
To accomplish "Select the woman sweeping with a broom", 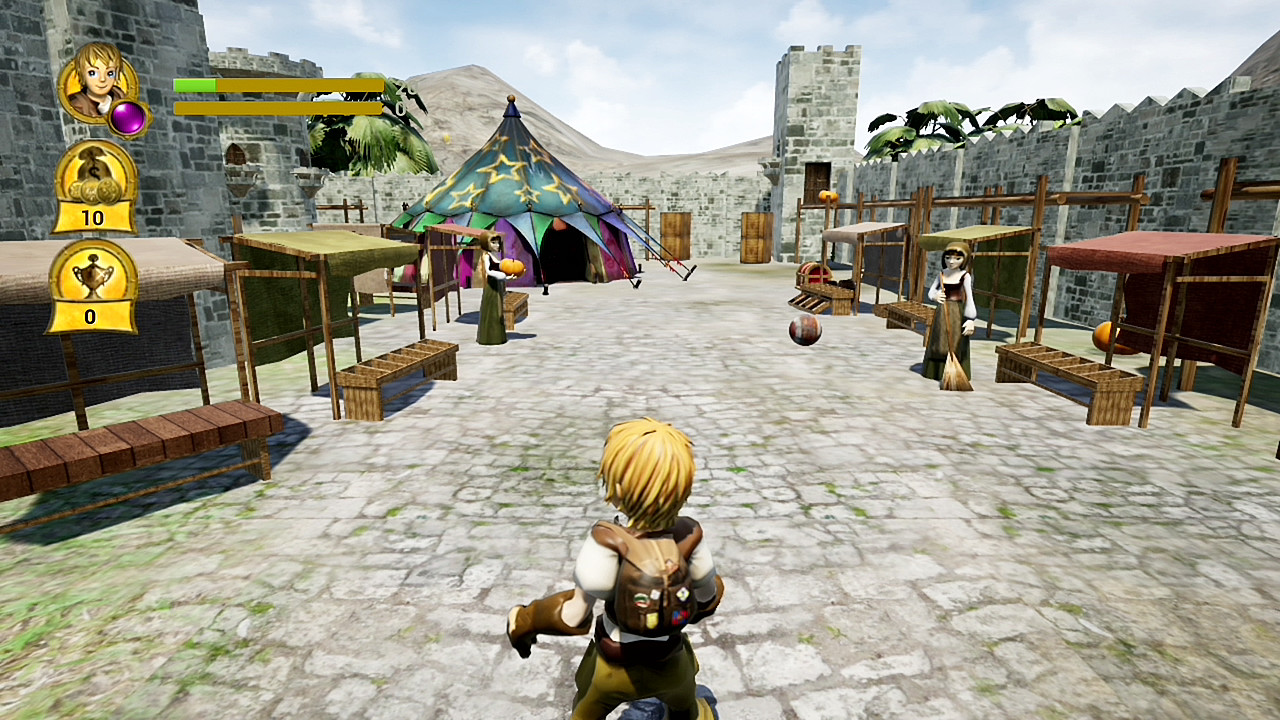I will [x=950, y=290].
